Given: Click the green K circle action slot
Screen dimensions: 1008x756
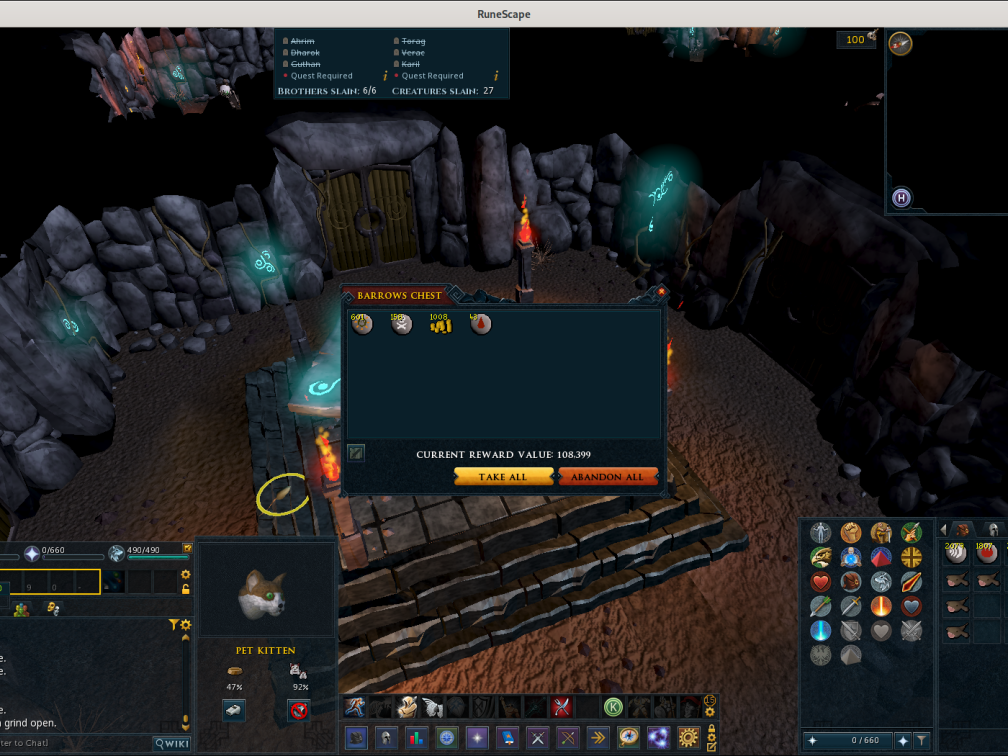Looking at the screenshot, I should pyautogui.click(x=613, y=707).
